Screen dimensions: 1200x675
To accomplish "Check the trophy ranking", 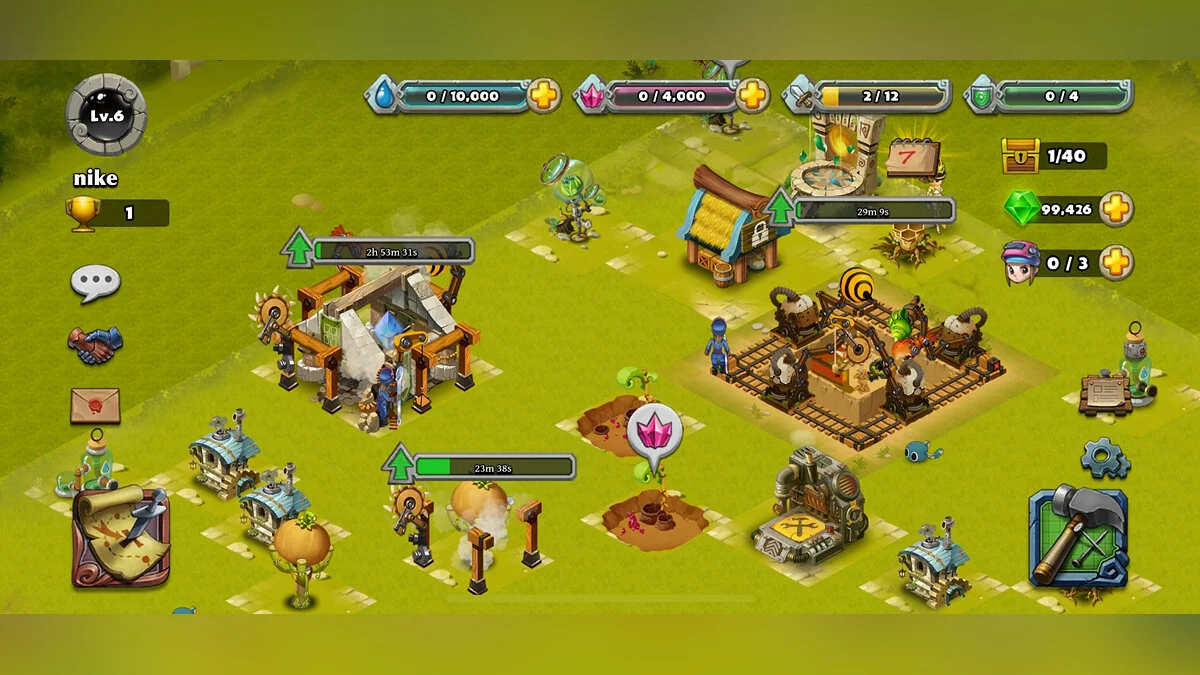I will [x=86, y=213].
